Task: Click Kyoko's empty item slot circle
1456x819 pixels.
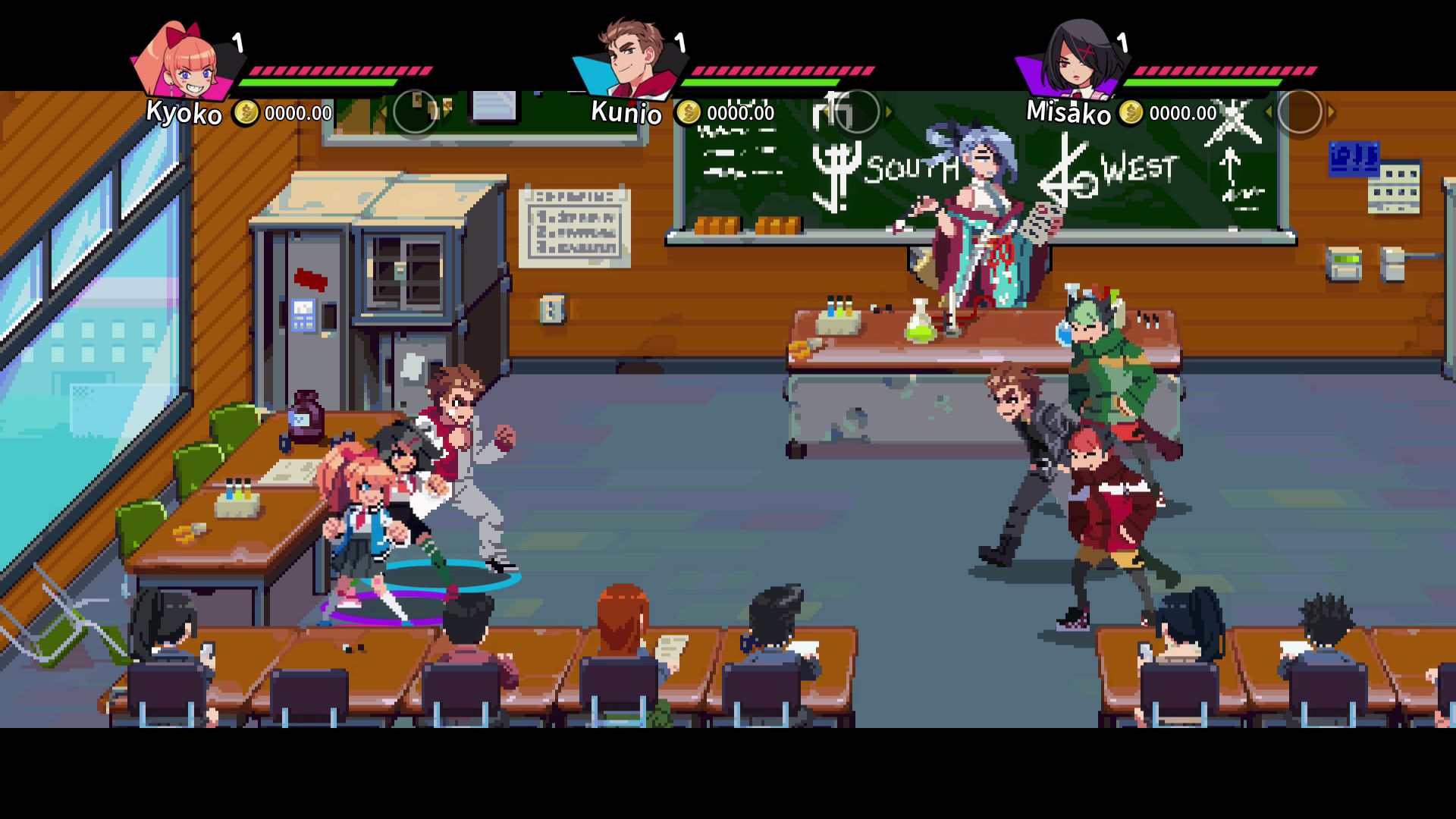Action: [415, 112]
